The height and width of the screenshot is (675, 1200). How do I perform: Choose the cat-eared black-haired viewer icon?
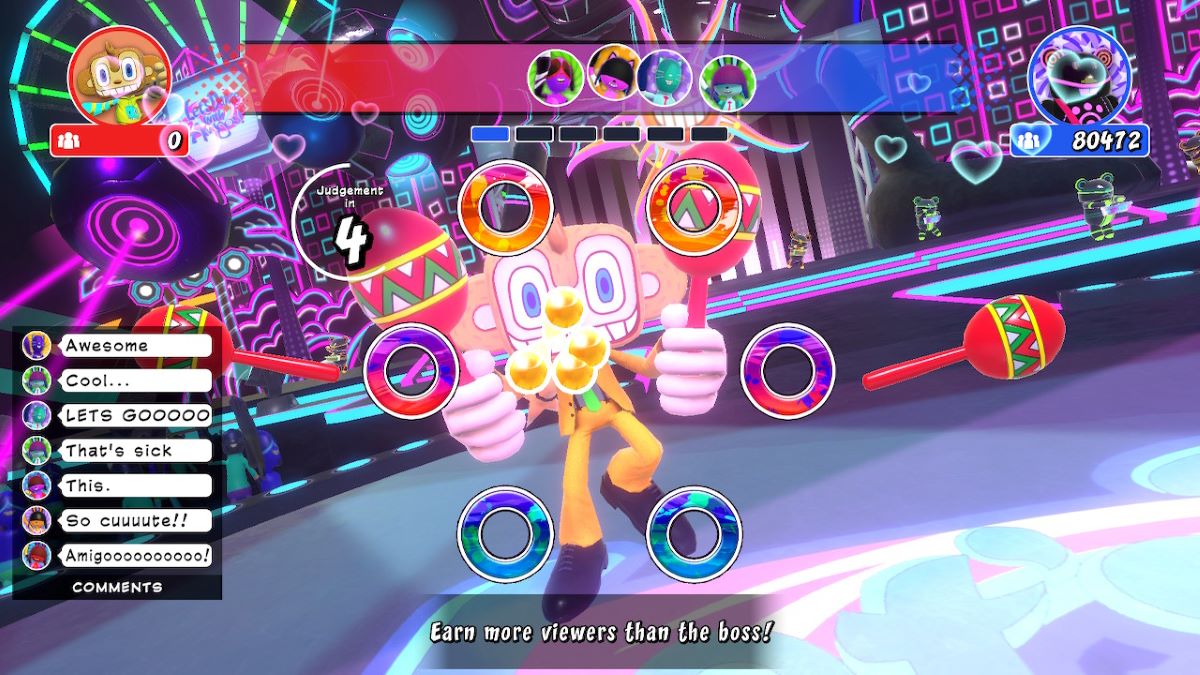tap(612, 73)
